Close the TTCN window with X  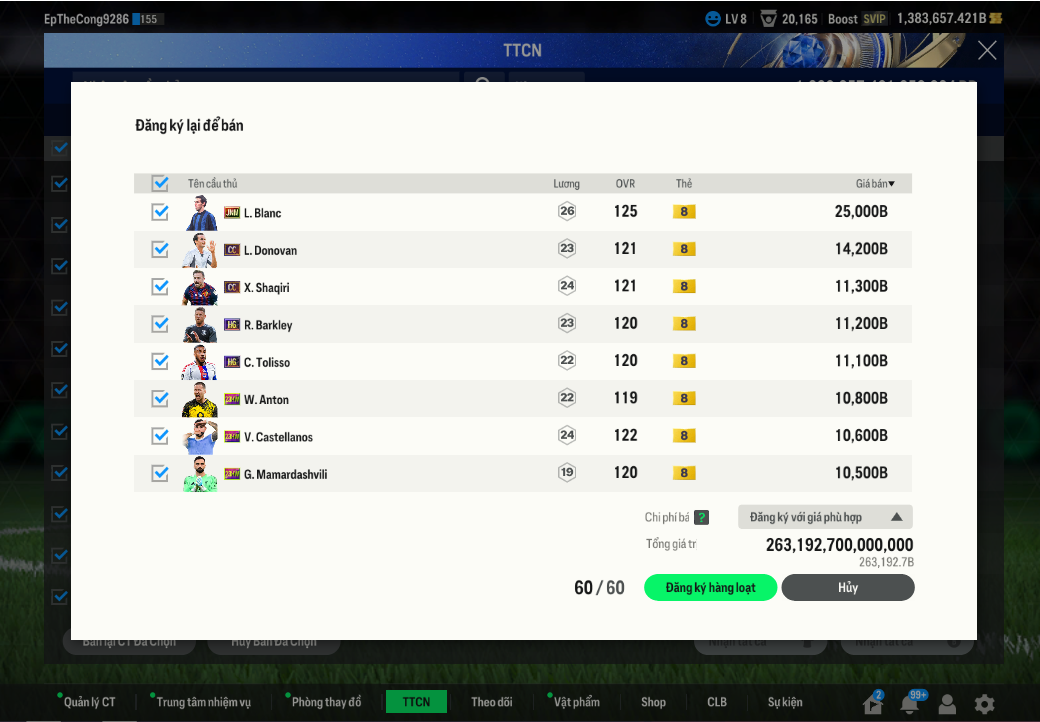[987, 51]
